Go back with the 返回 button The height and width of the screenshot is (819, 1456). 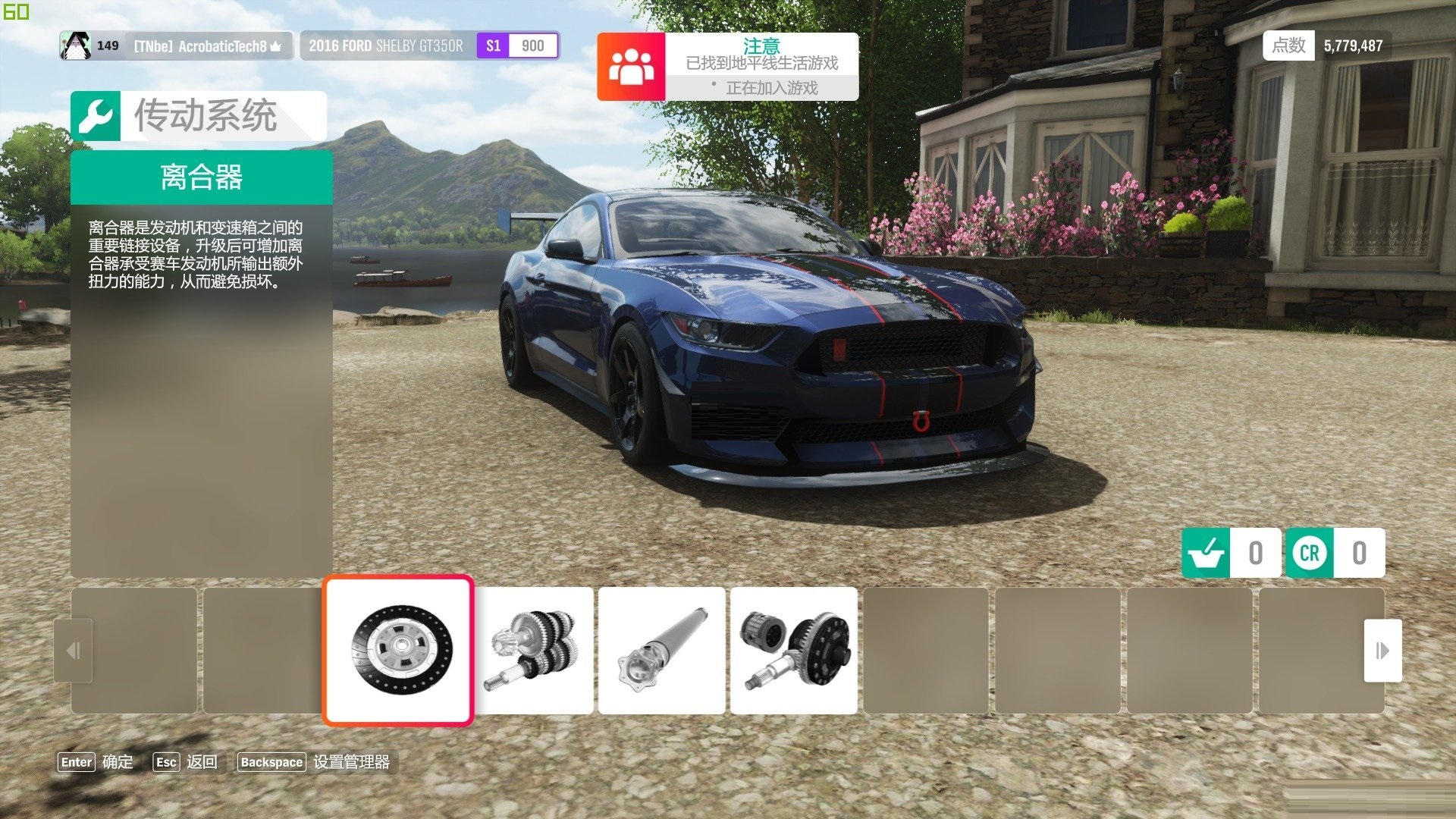pos(185,762)
